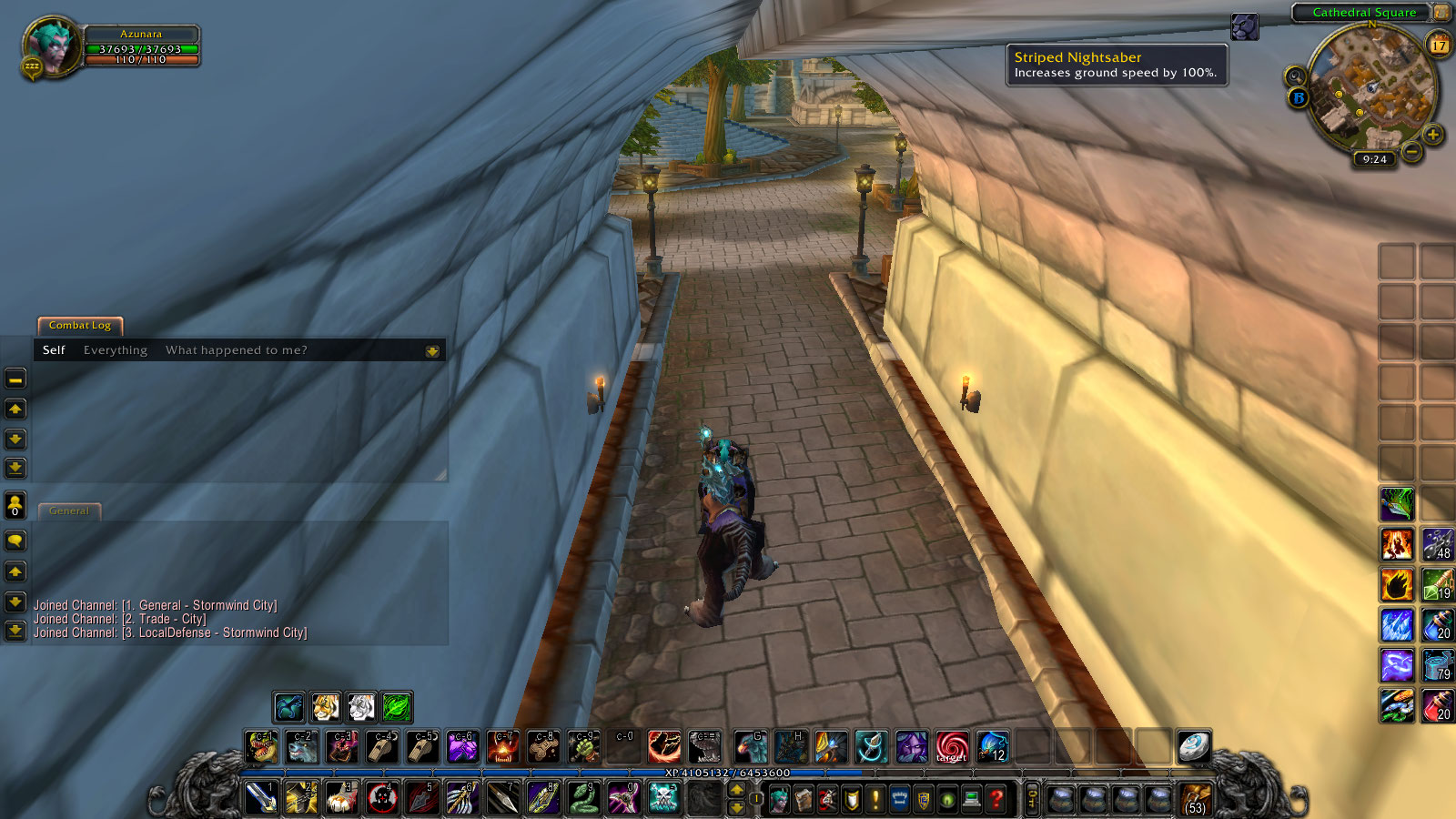Viewport: 1456px width, 819px height.
Task: Click the red question mark help icon
Action: (x=996, y=798)
